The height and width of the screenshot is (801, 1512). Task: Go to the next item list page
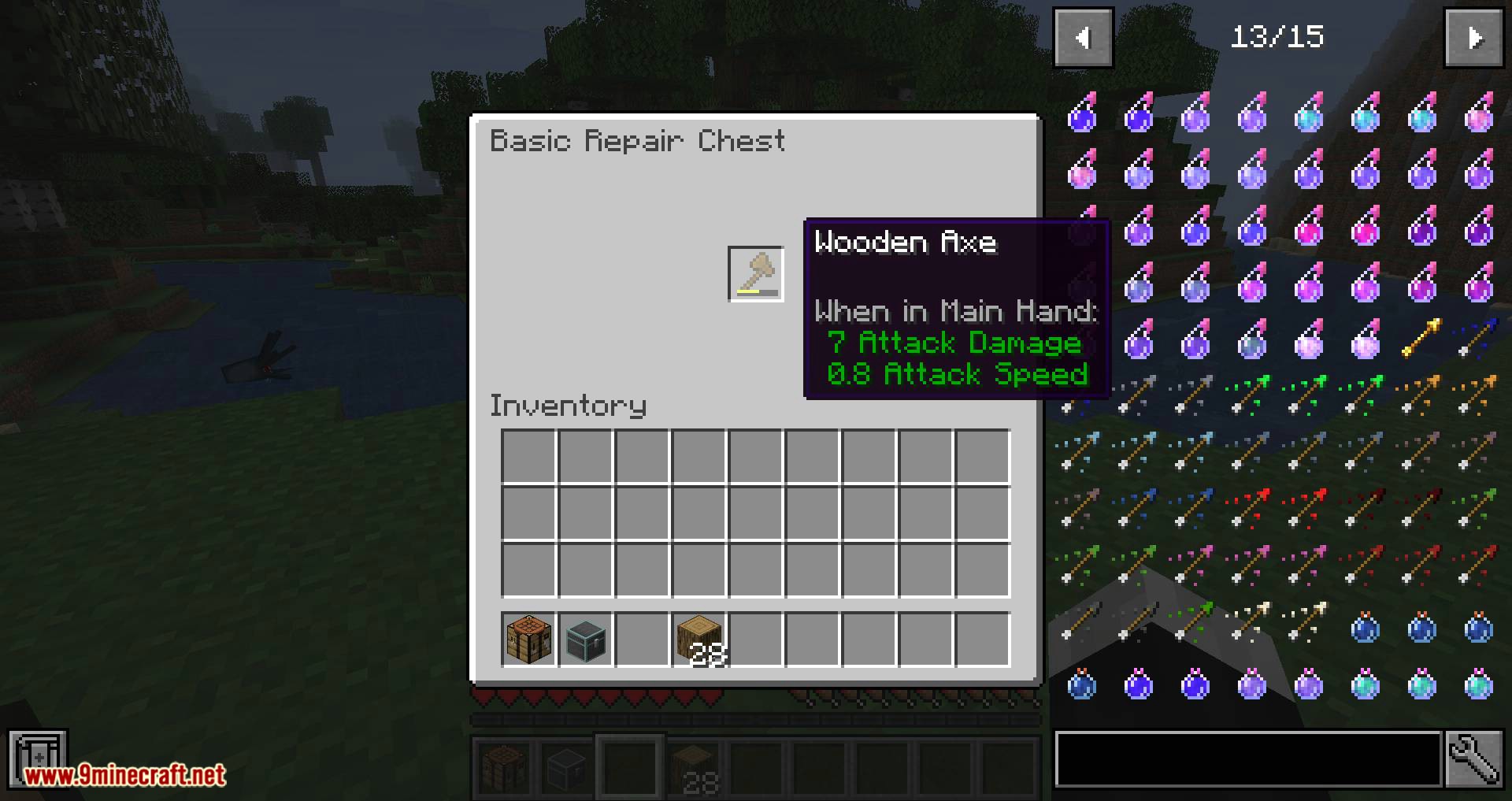pyautogui.click(x=1473, y=38)
